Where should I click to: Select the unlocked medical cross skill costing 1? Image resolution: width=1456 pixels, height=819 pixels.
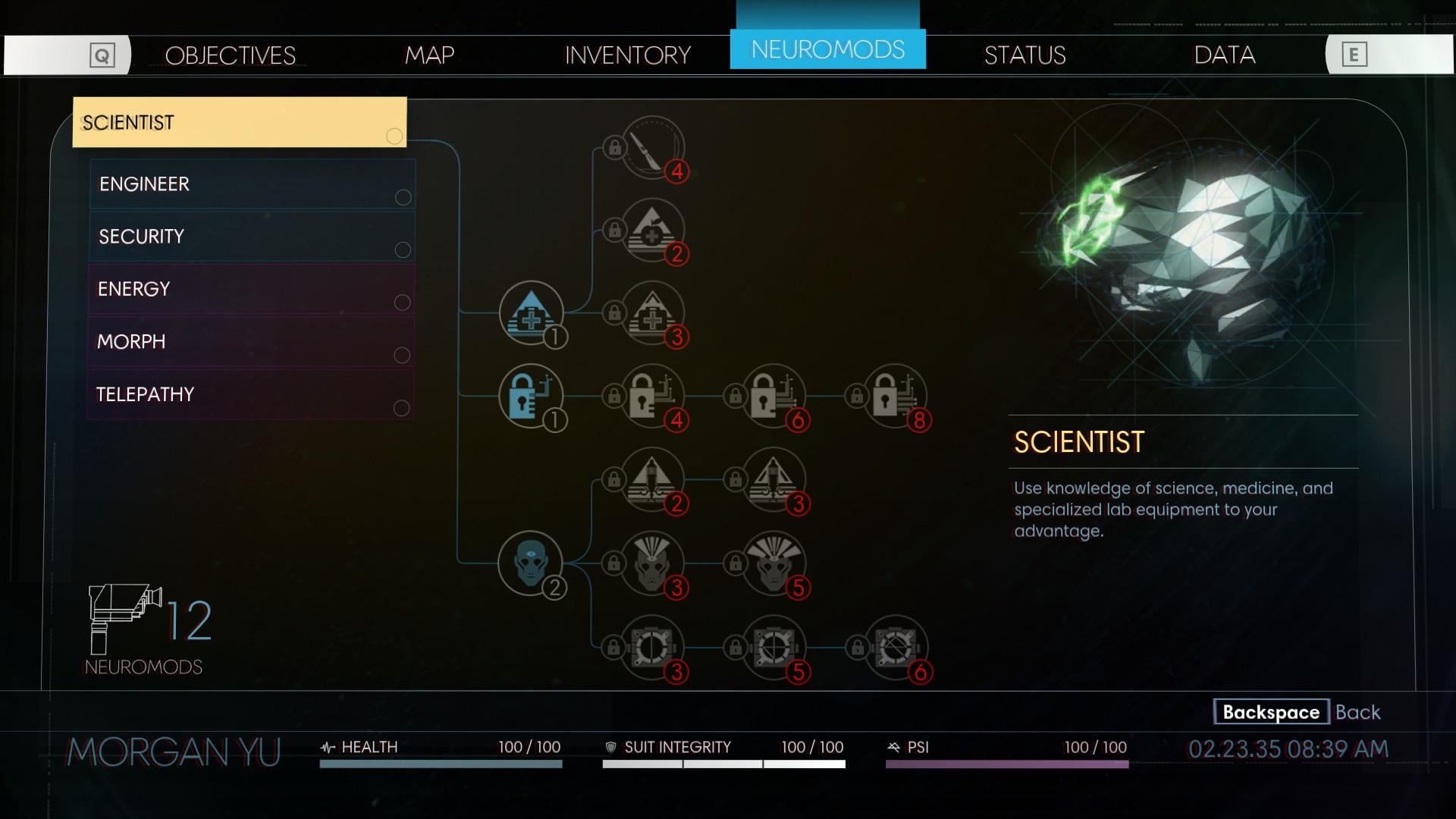click(x=531, y=312)
